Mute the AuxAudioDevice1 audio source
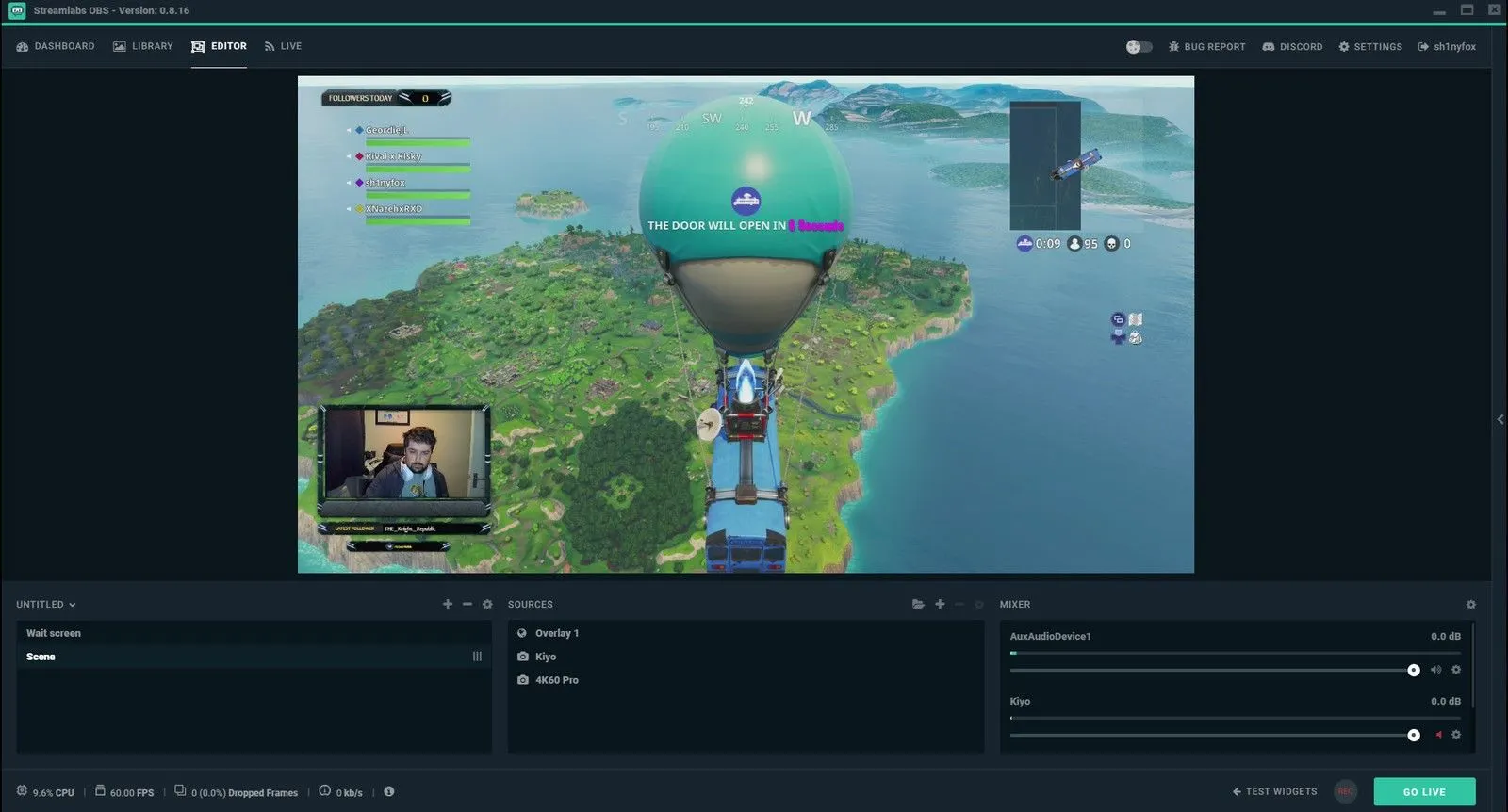 point(1435,670)
